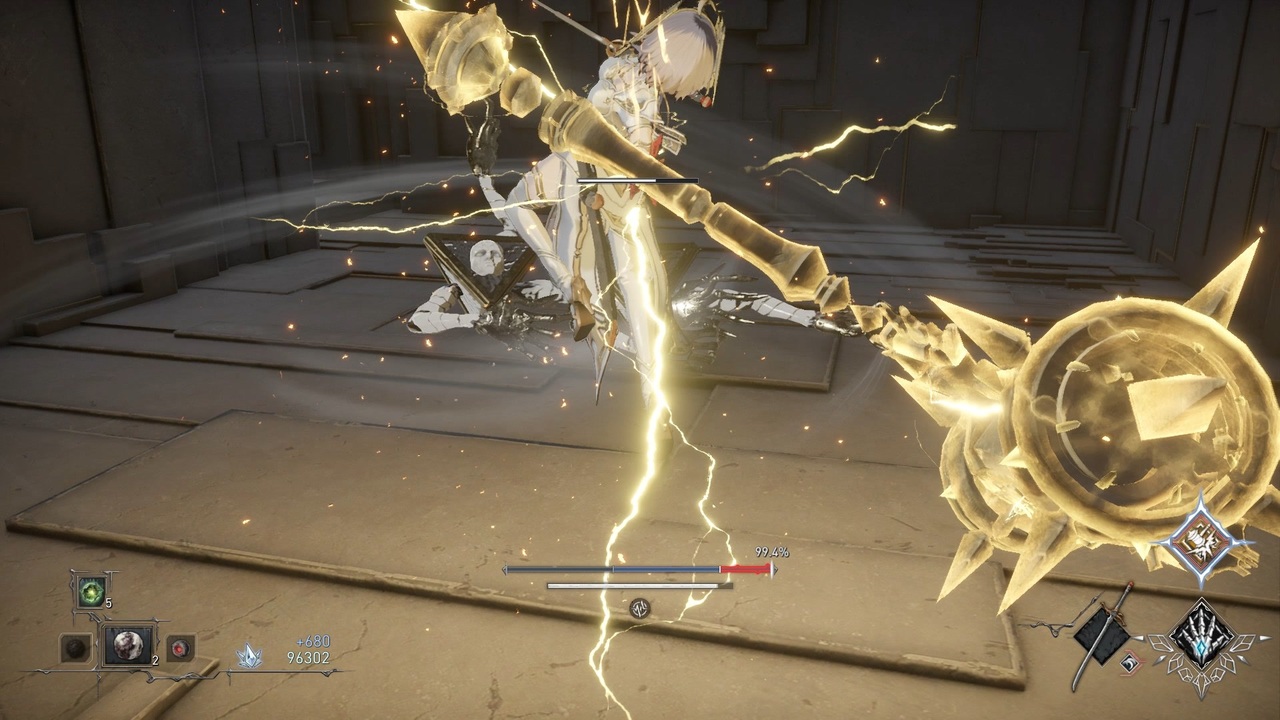The image size is (1280, 720).
Task: Select the green orb item slot
Action: 91,591
